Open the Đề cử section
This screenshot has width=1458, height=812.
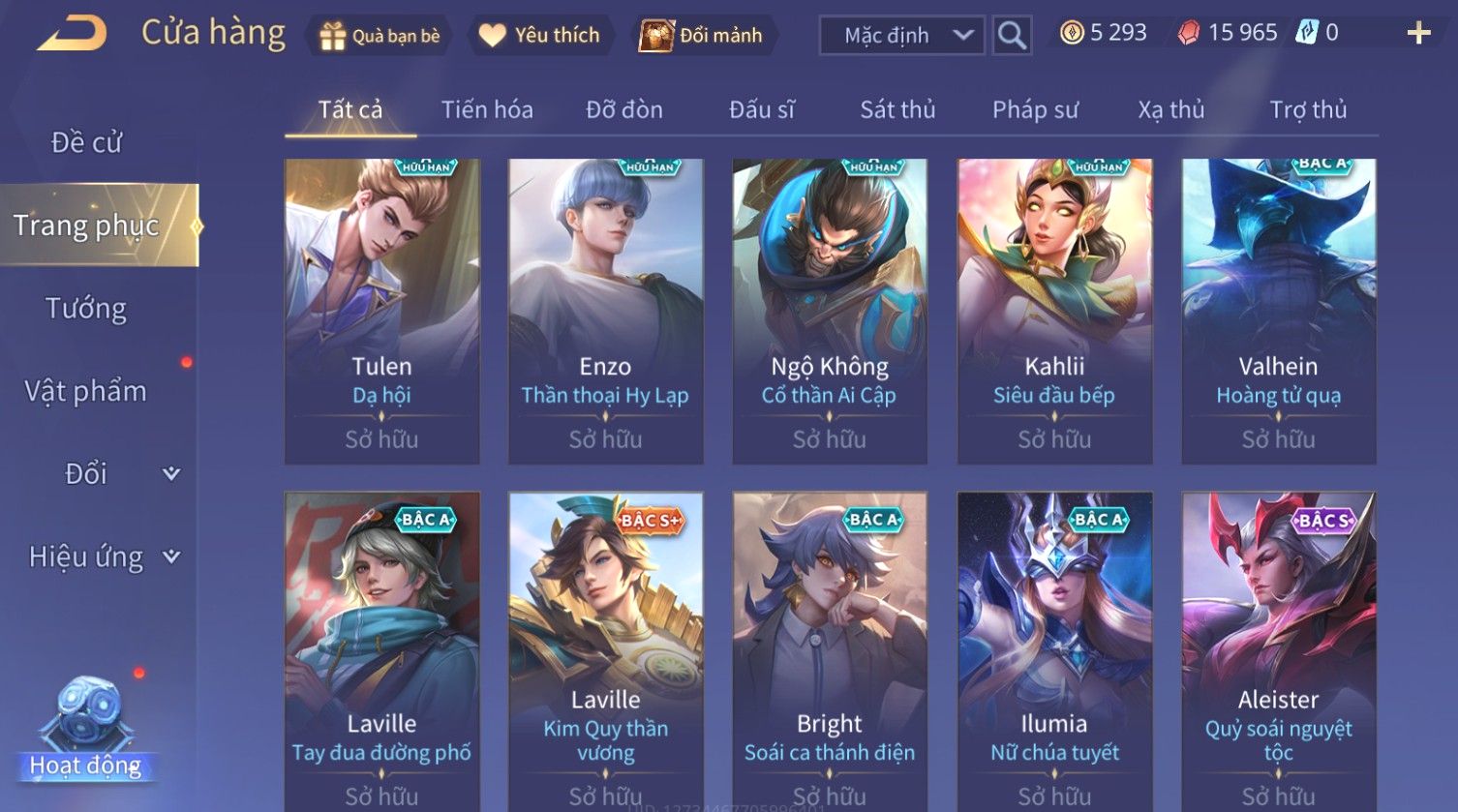click(86, 143)
